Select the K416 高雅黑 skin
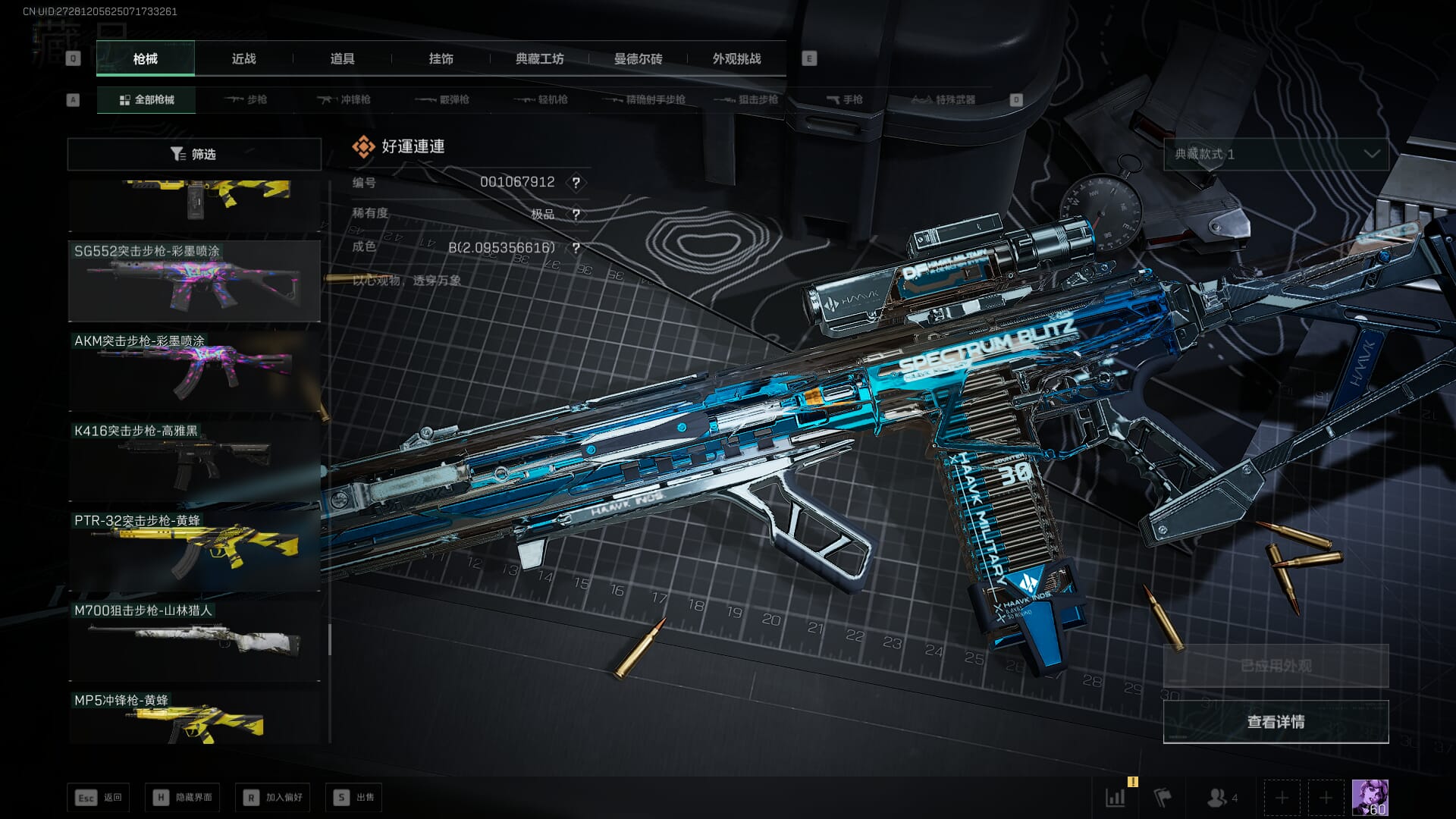 tap(194, 461)
